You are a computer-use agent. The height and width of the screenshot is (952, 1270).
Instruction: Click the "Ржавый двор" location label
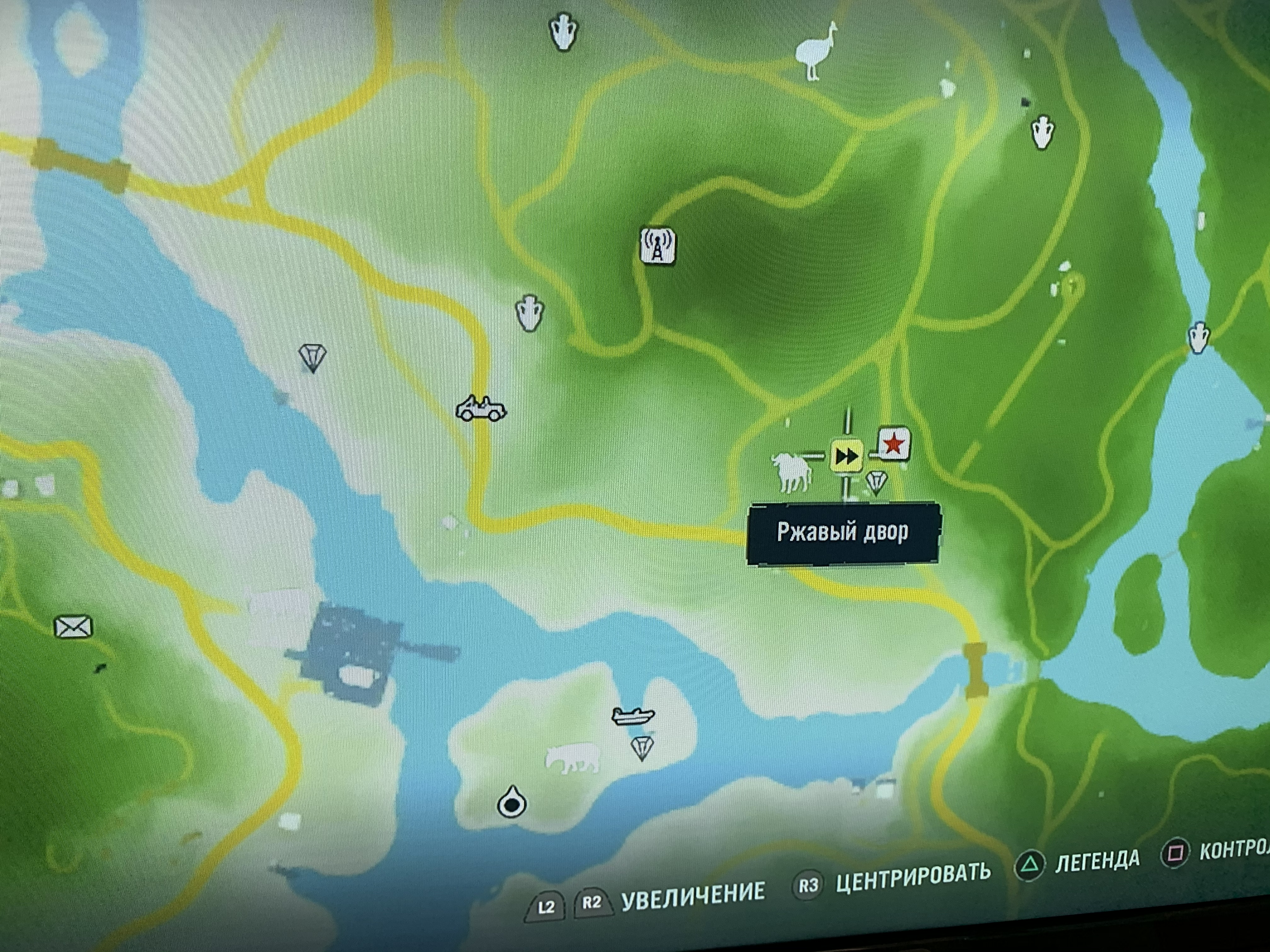coord(842,533)
